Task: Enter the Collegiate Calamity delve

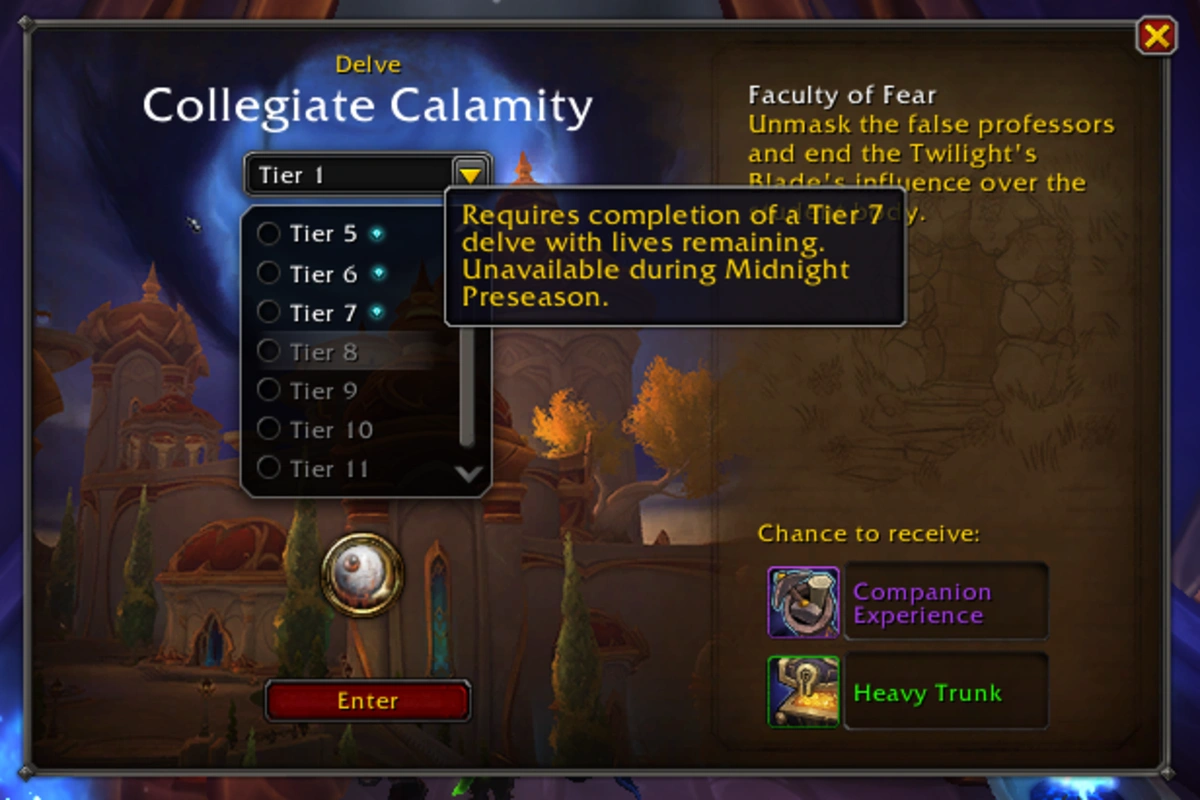Action: point(367,701)
